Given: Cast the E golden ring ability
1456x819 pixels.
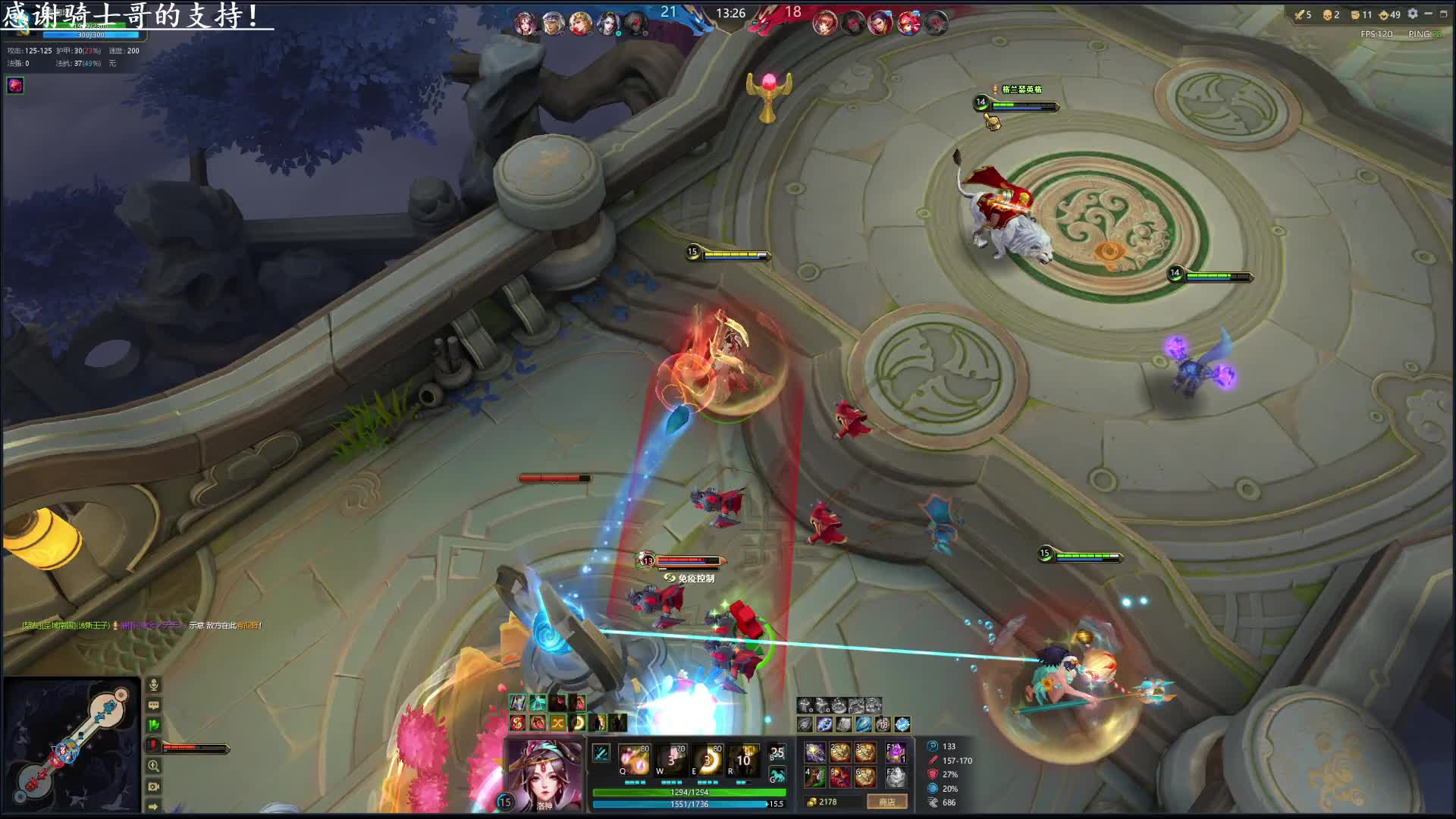Looking at the screenshot, I should 707,760.
